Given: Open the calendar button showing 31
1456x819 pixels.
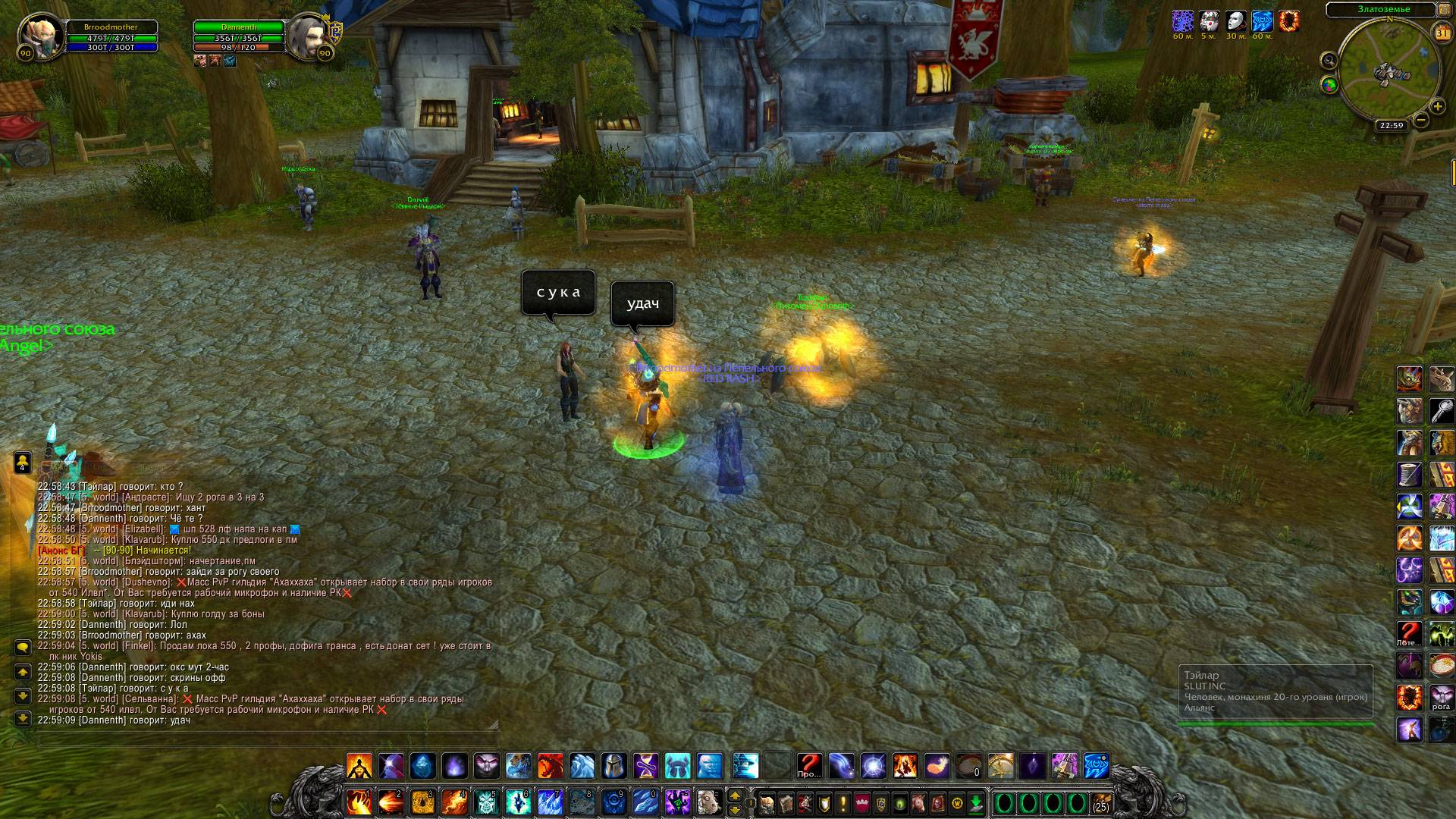Looking at the screenshot, I should pyautogui.click(x=1442, y=33).
